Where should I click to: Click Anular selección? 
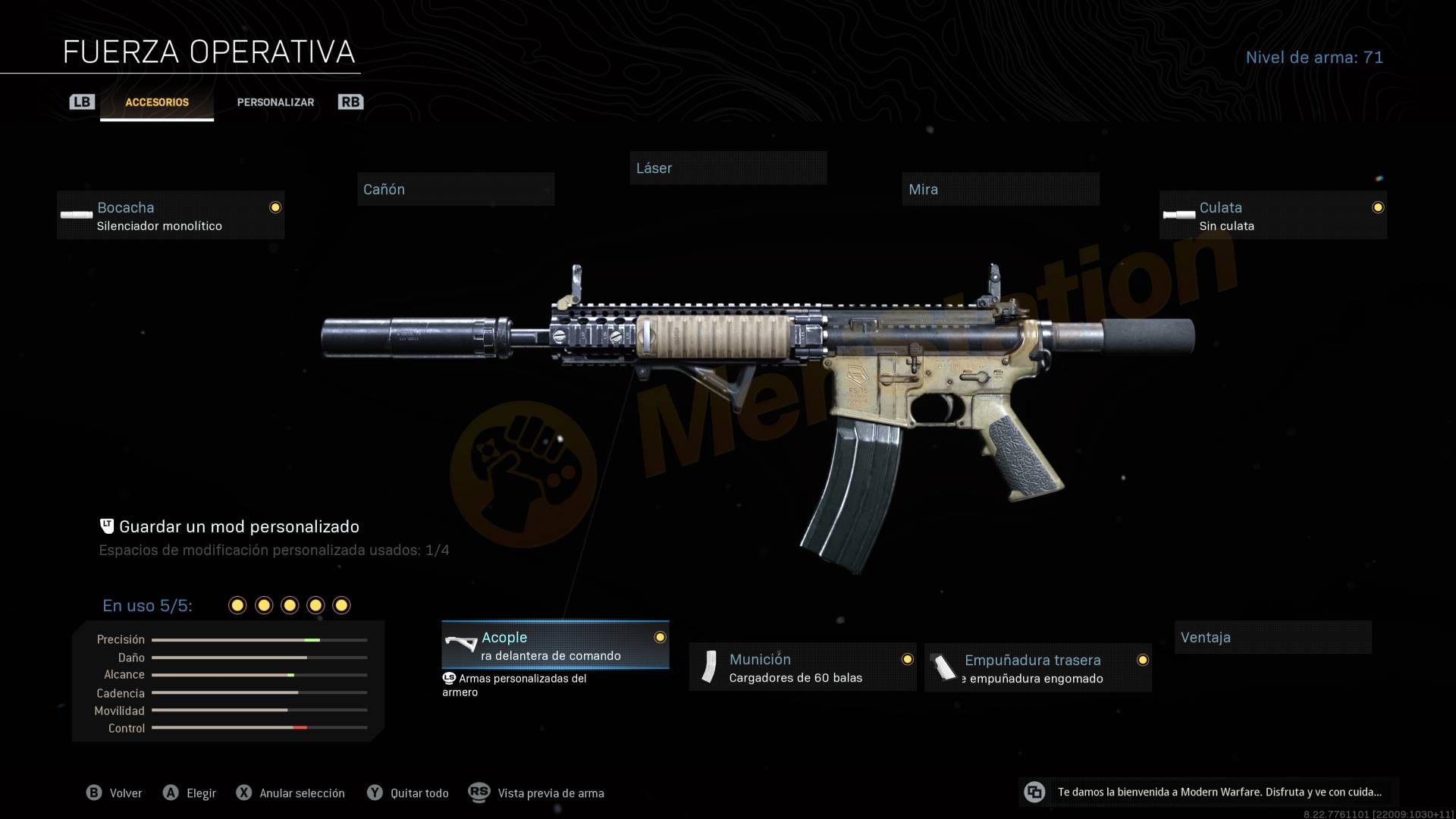pos(291,793)
